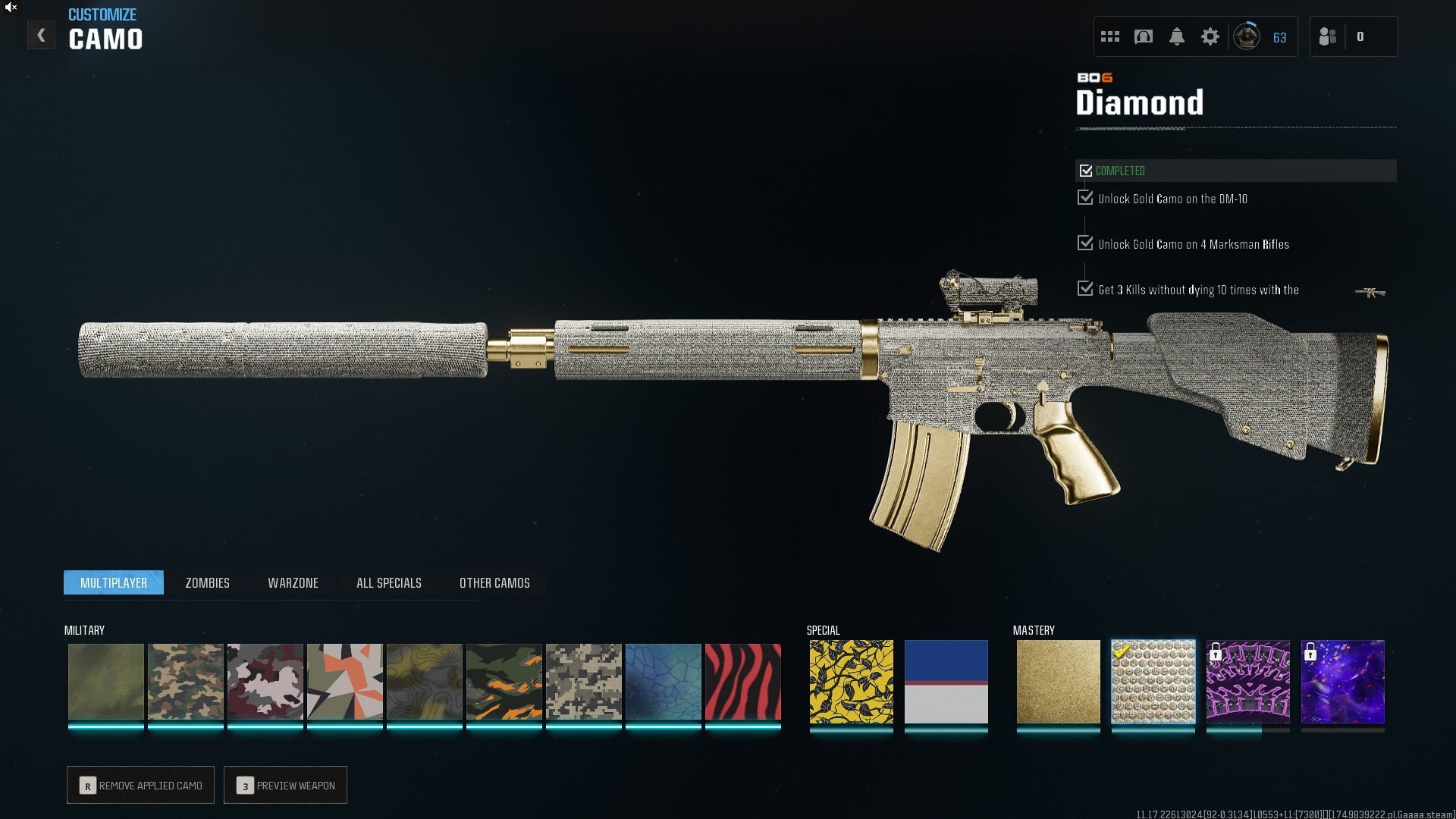1456x819 pixels.
Task: Select the blue and white special camo
Action: (946, 682)
